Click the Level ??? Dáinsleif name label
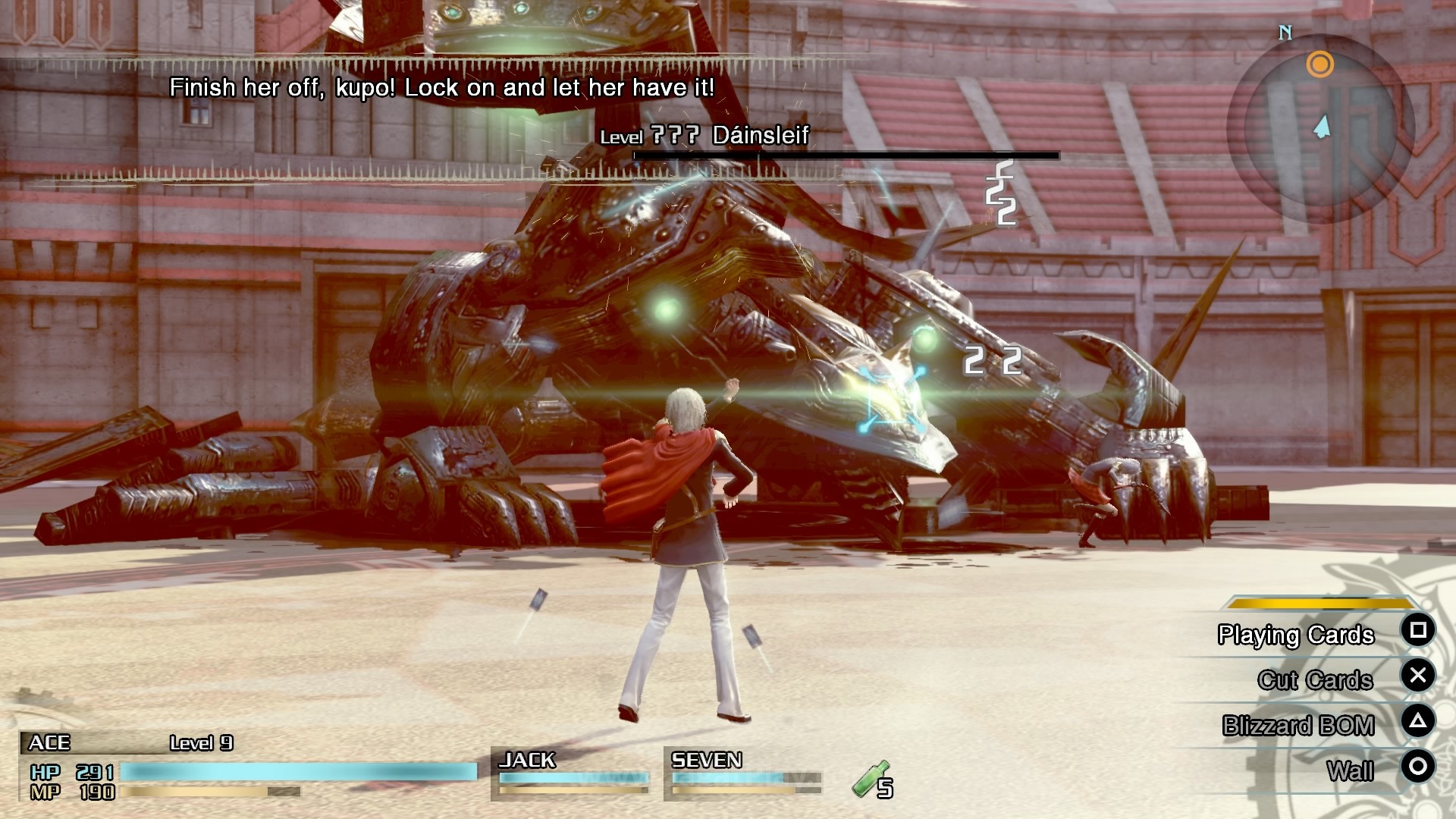 [x=705, y=136]
